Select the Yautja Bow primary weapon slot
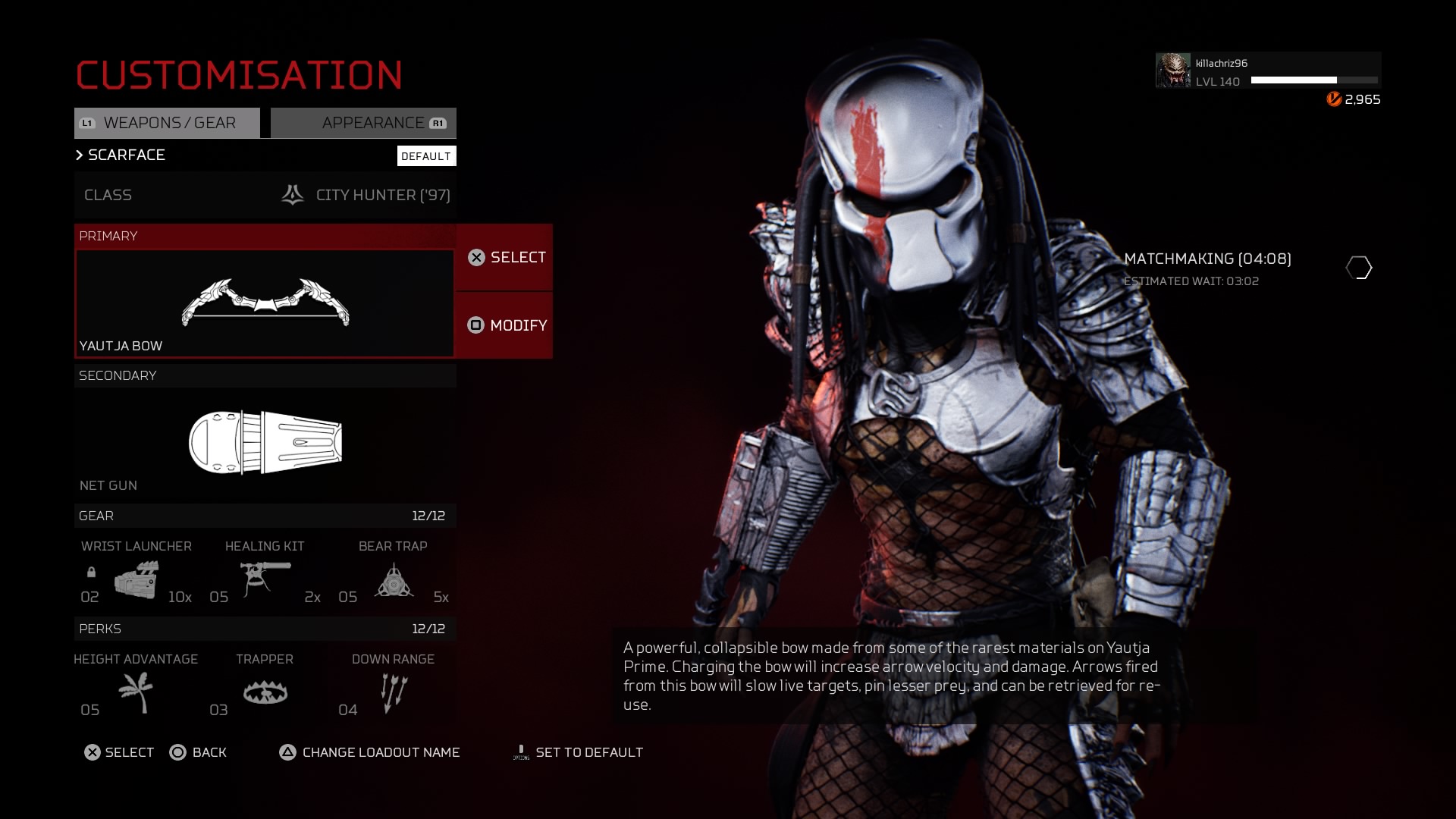The width and height of the screenshot is (1456, 819). 265,303
